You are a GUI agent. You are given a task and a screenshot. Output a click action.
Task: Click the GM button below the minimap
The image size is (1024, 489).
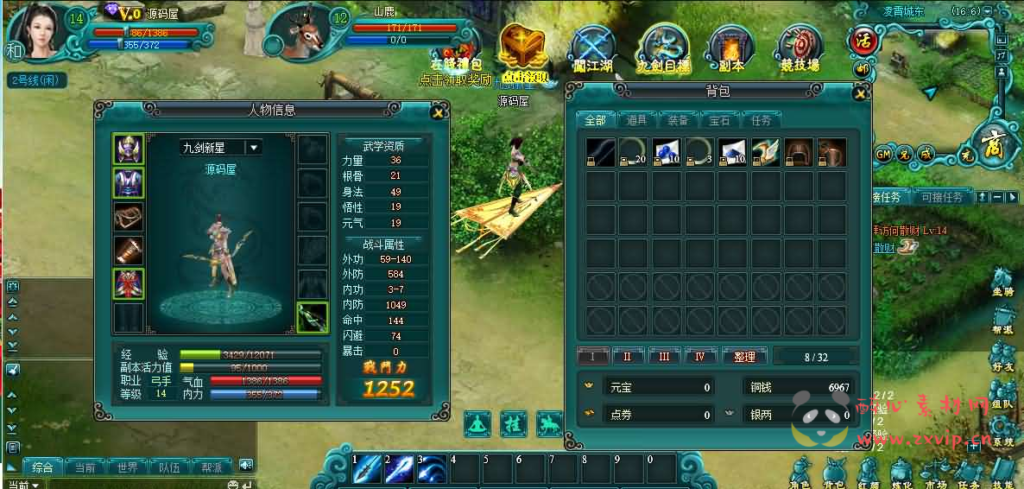(x=883, y=154)
